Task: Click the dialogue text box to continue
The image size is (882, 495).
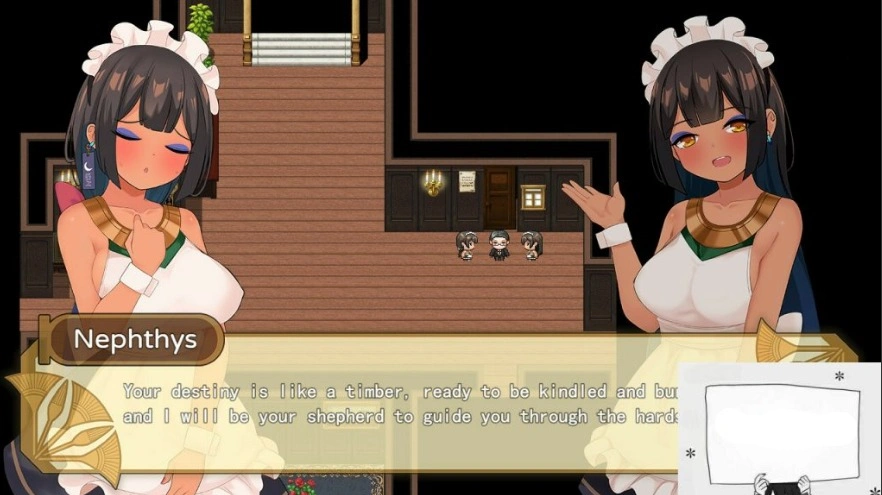Action: point(400,404)
